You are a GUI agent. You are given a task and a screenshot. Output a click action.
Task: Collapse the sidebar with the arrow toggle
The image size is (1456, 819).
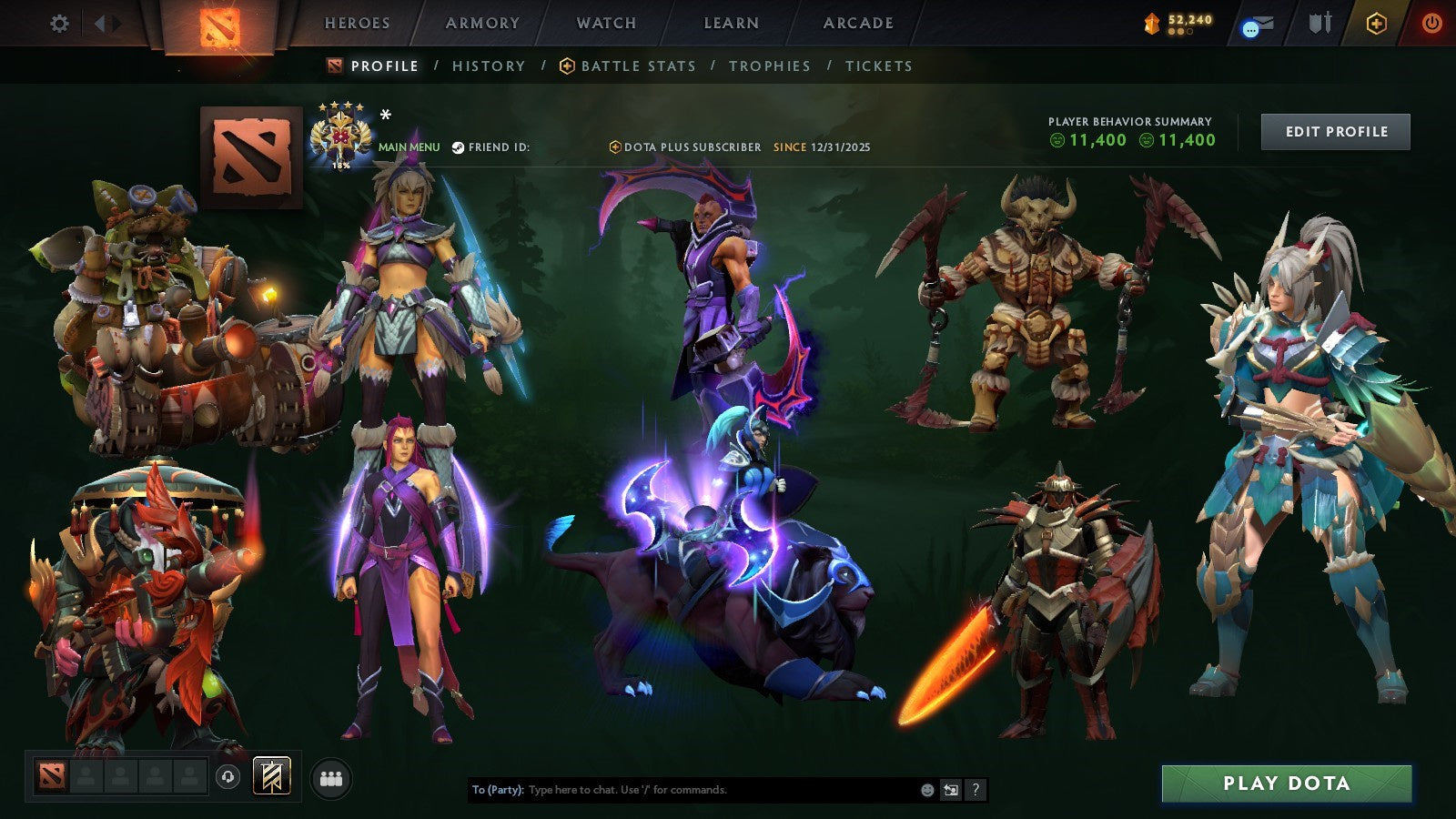pos(105,23)
